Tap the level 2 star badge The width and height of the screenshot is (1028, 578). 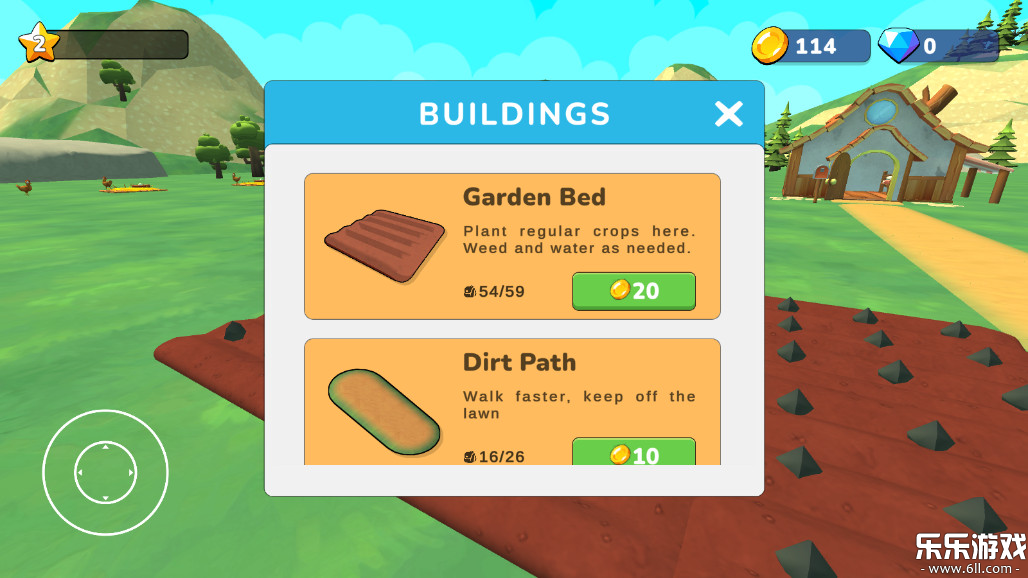tap(39, 43)
